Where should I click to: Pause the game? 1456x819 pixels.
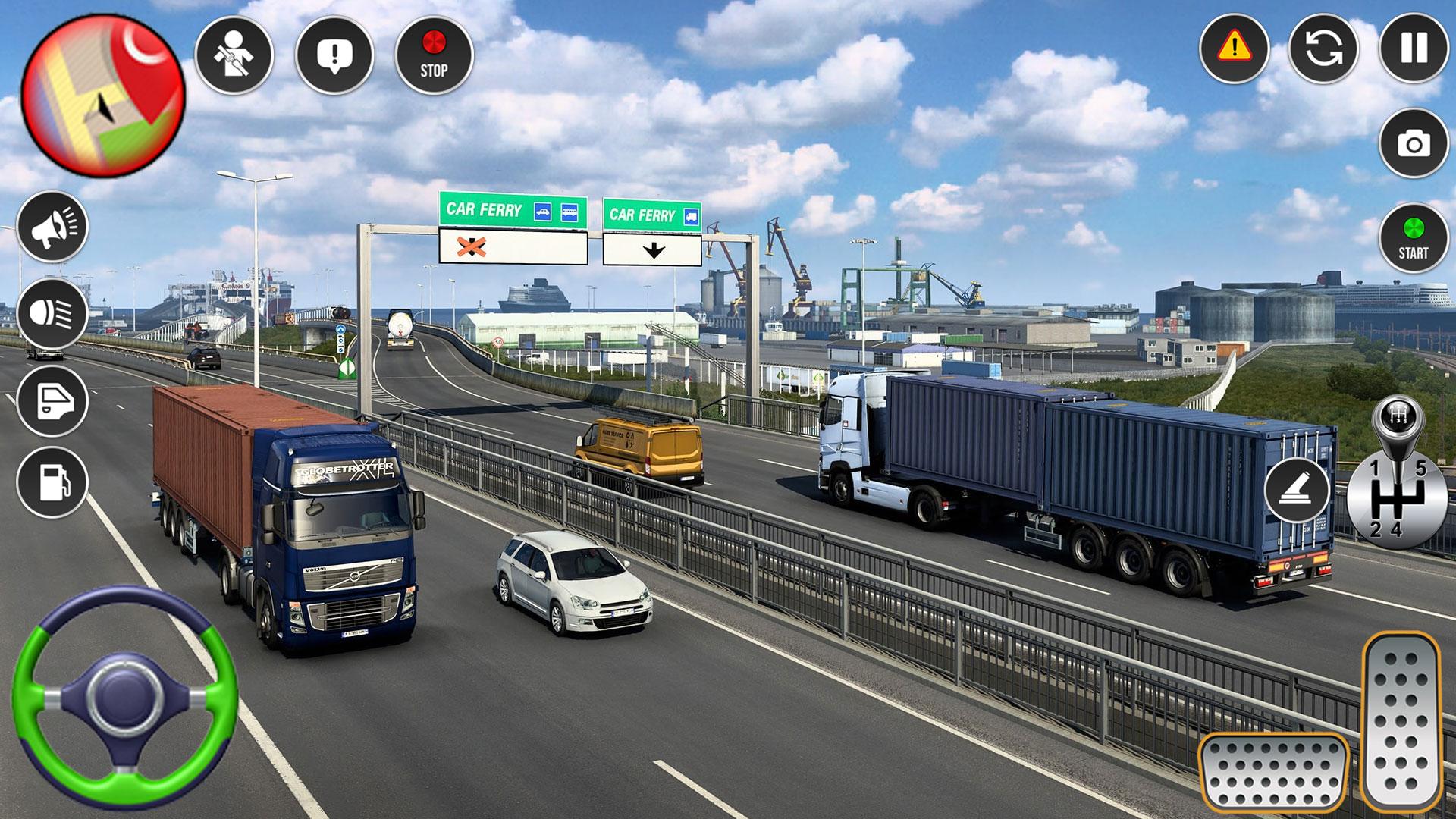coord(1414,48)
